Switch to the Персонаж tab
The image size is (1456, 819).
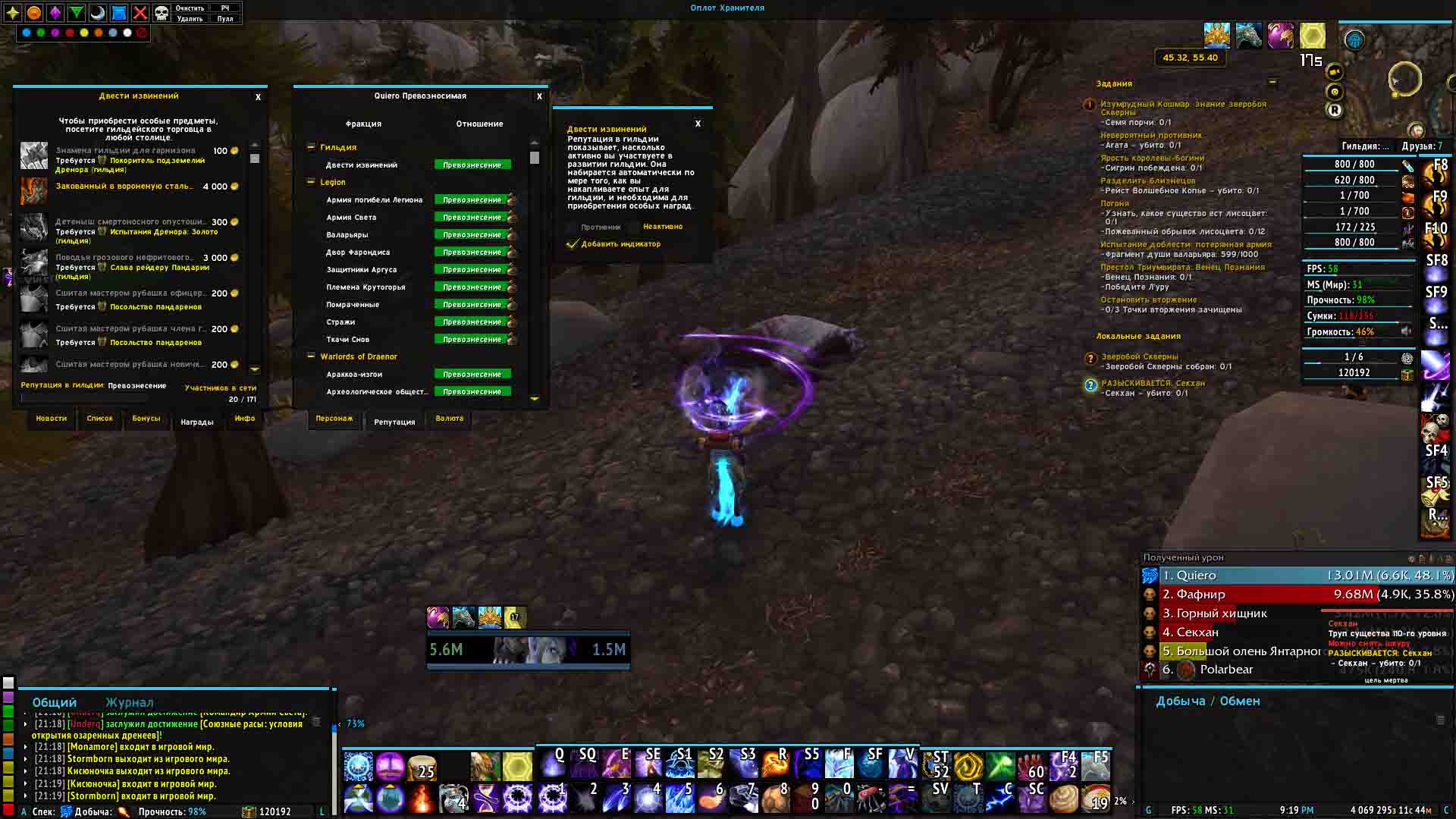(x=334, y=419)
